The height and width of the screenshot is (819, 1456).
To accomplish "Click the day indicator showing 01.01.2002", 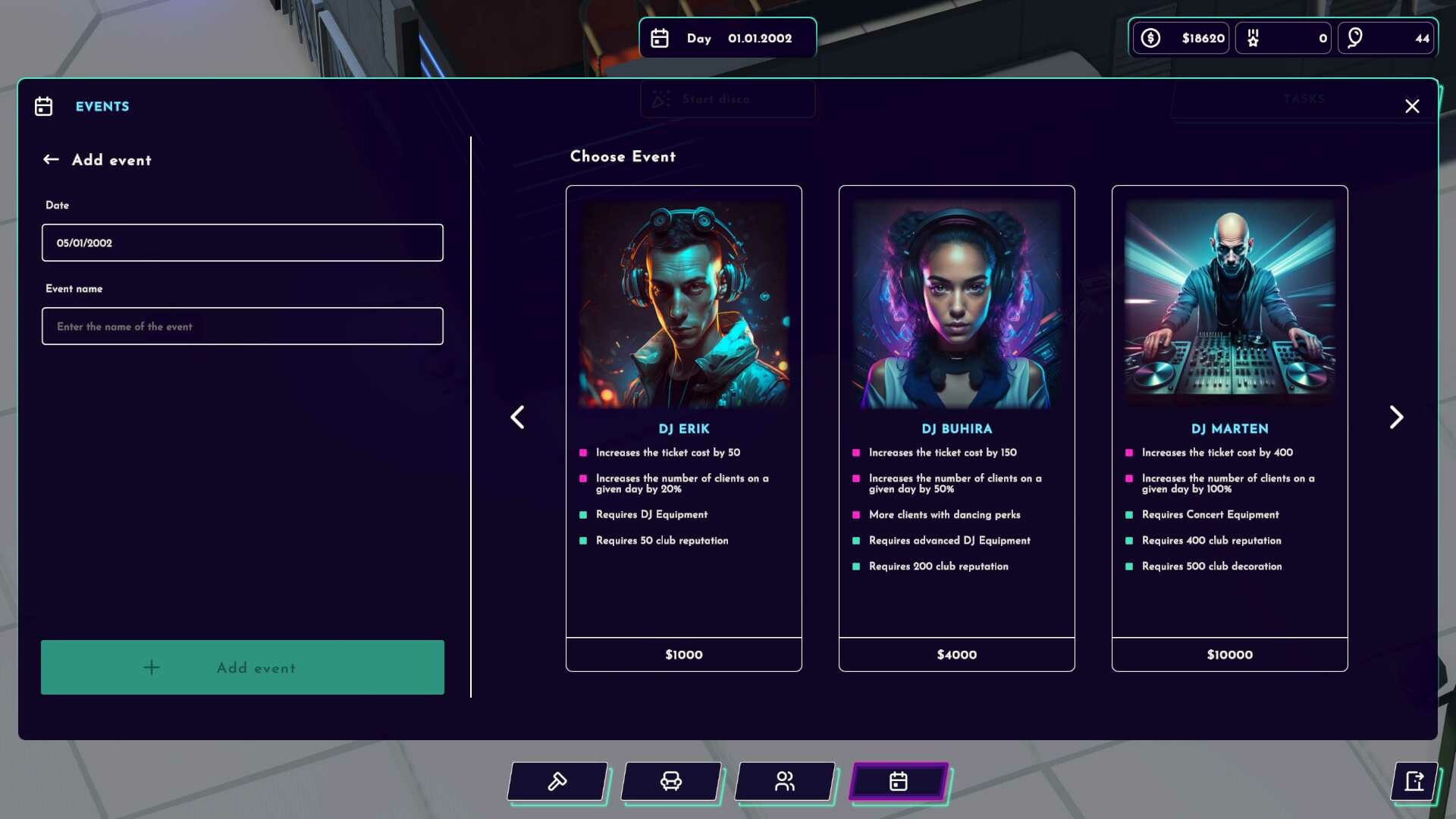I will coord(727,38).
